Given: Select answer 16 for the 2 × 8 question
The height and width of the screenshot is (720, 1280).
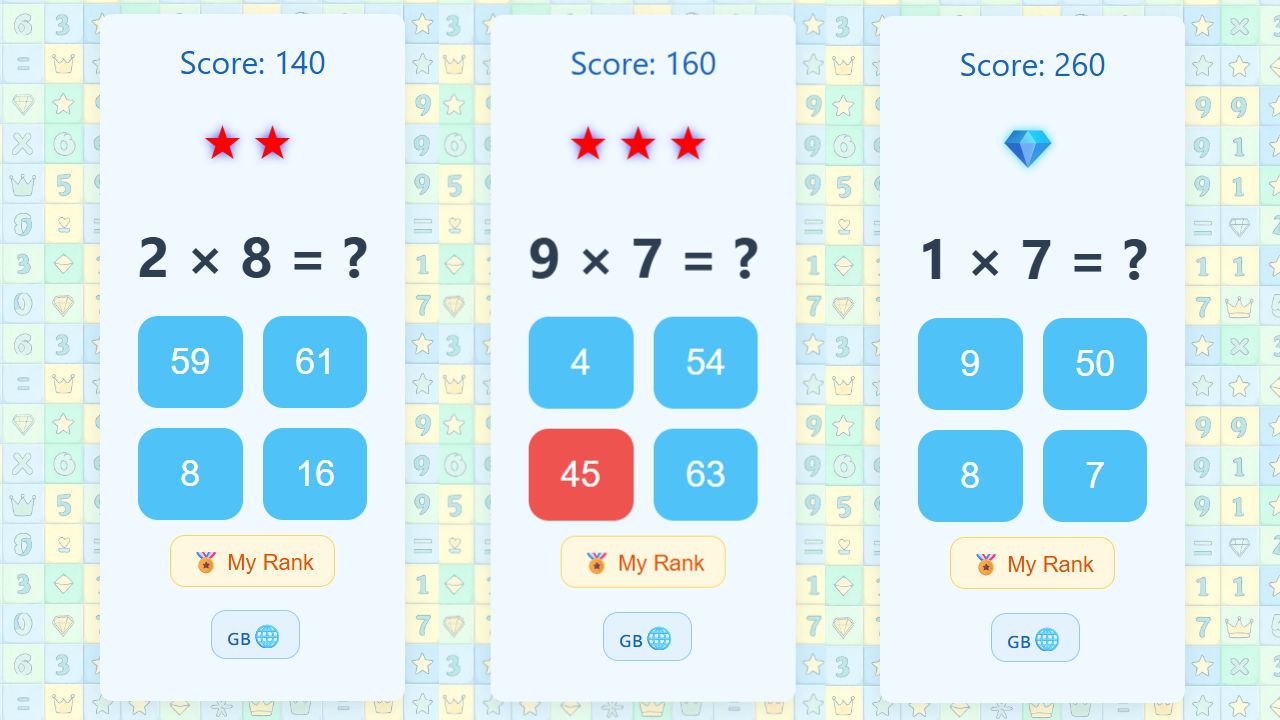Looking at the screenshot, I should (x=315, y=474).
